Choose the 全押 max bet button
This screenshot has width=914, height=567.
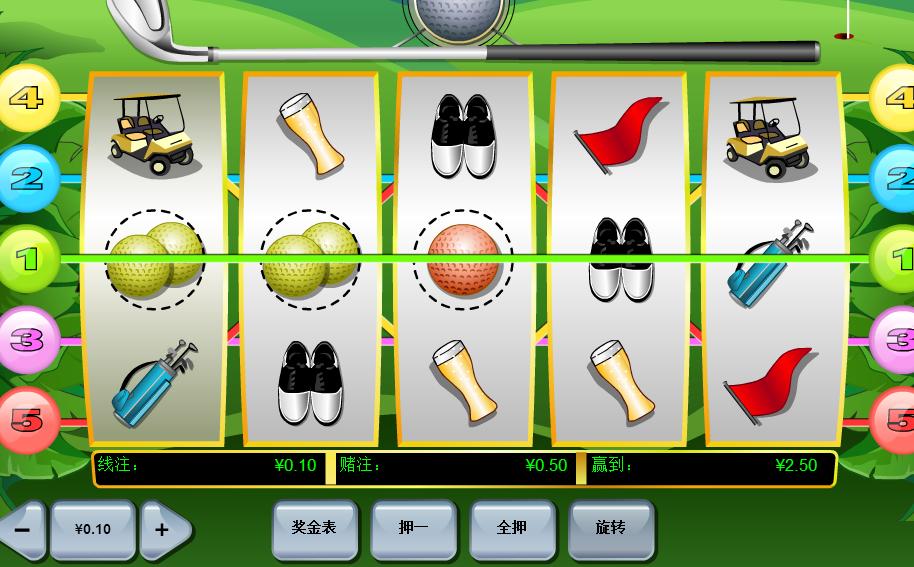click(x=512, y=528)
